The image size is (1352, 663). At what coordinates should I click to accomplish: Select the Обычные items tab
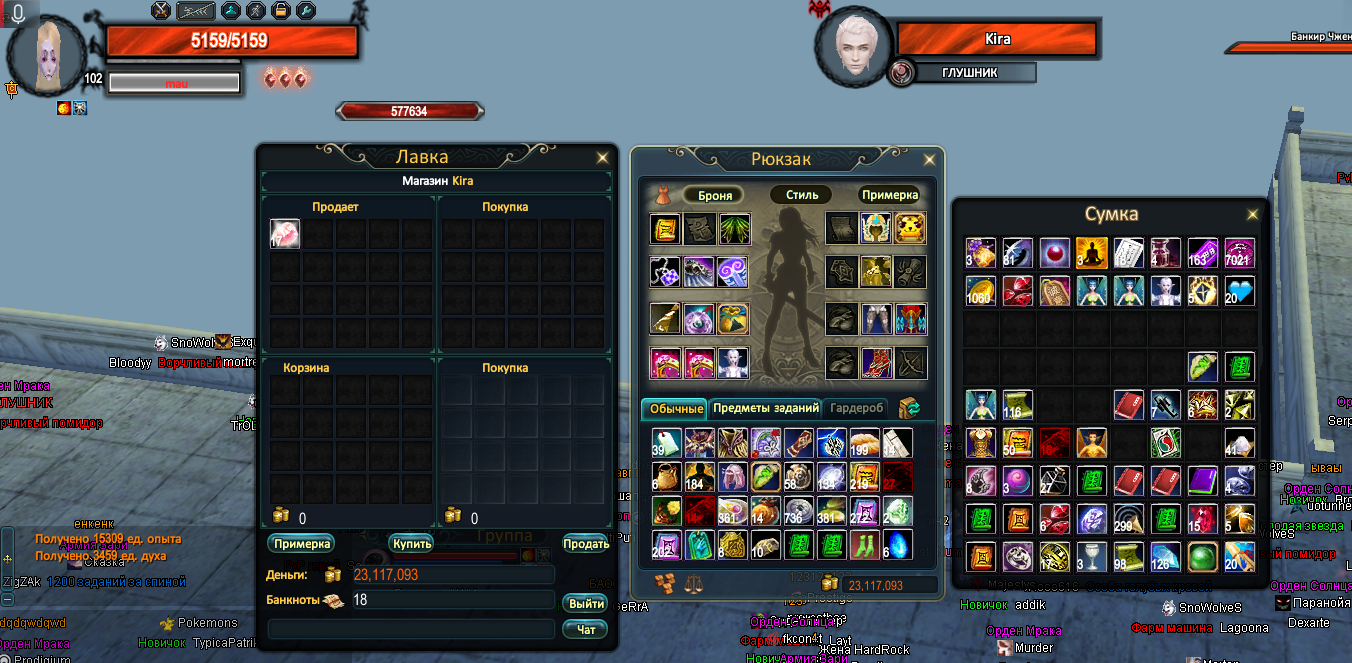(674, 408)
